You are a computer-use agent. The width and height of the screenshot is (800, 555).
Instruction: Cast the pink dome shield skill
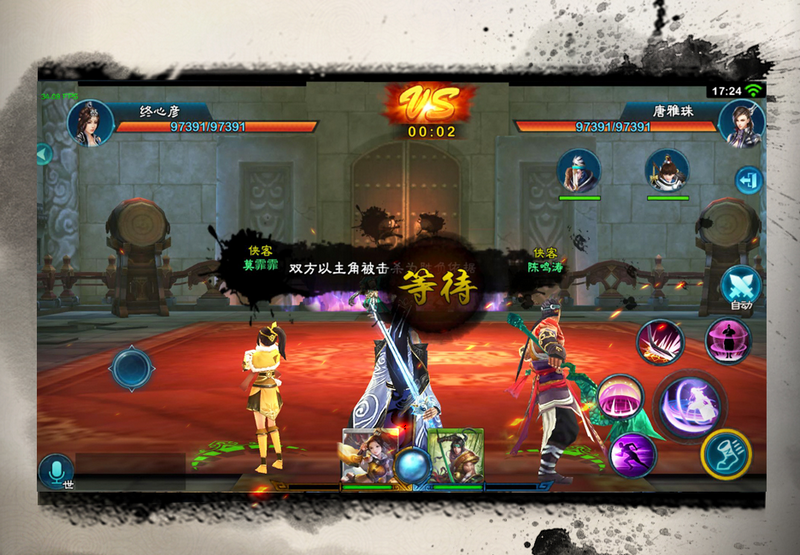620,397
